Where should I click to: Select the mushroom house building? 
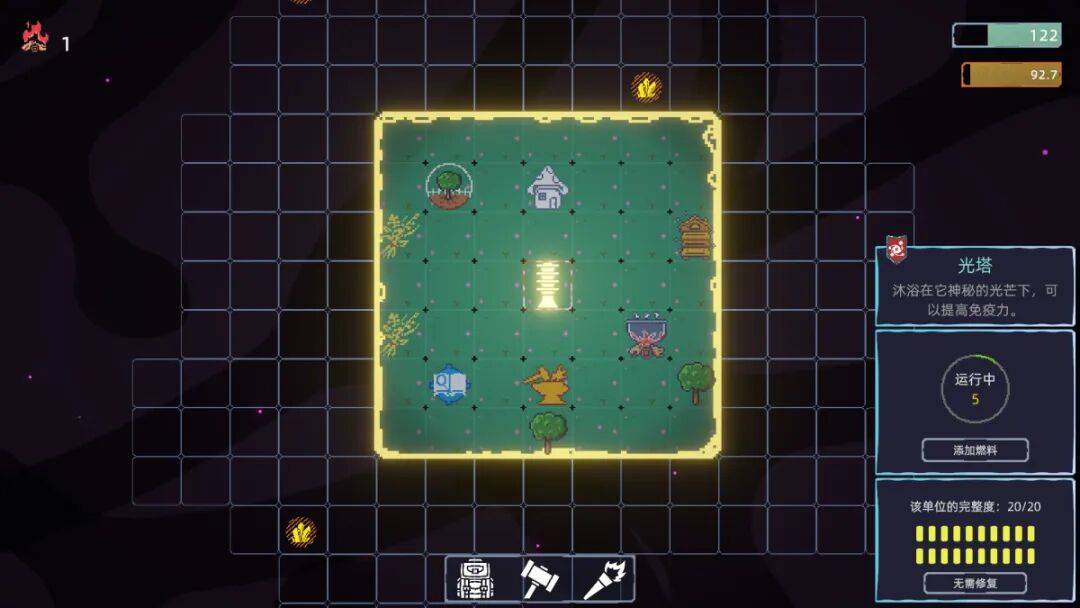(x=547, y=187)
